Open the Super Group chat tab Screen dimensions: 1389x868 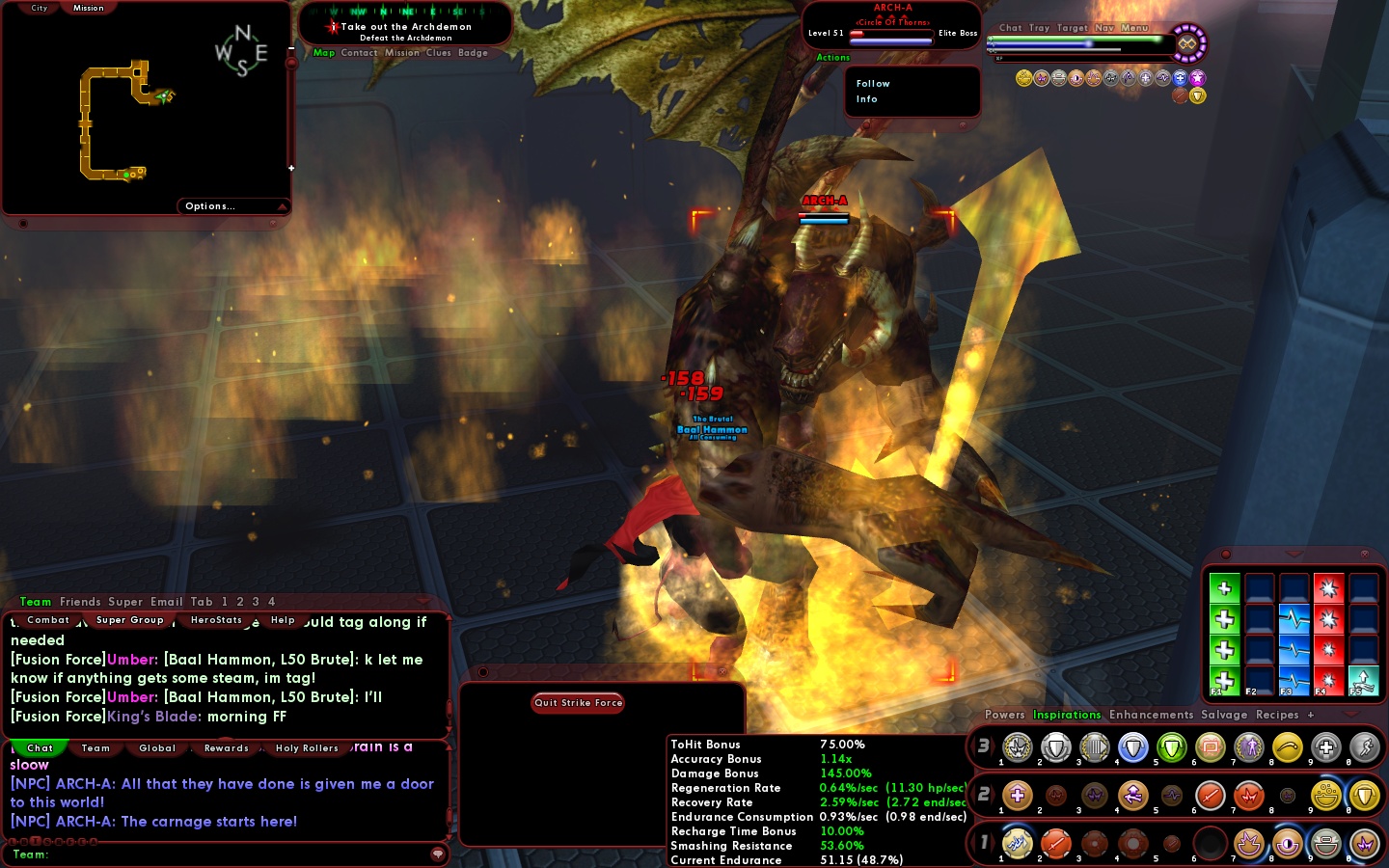(x=129, y=620)
